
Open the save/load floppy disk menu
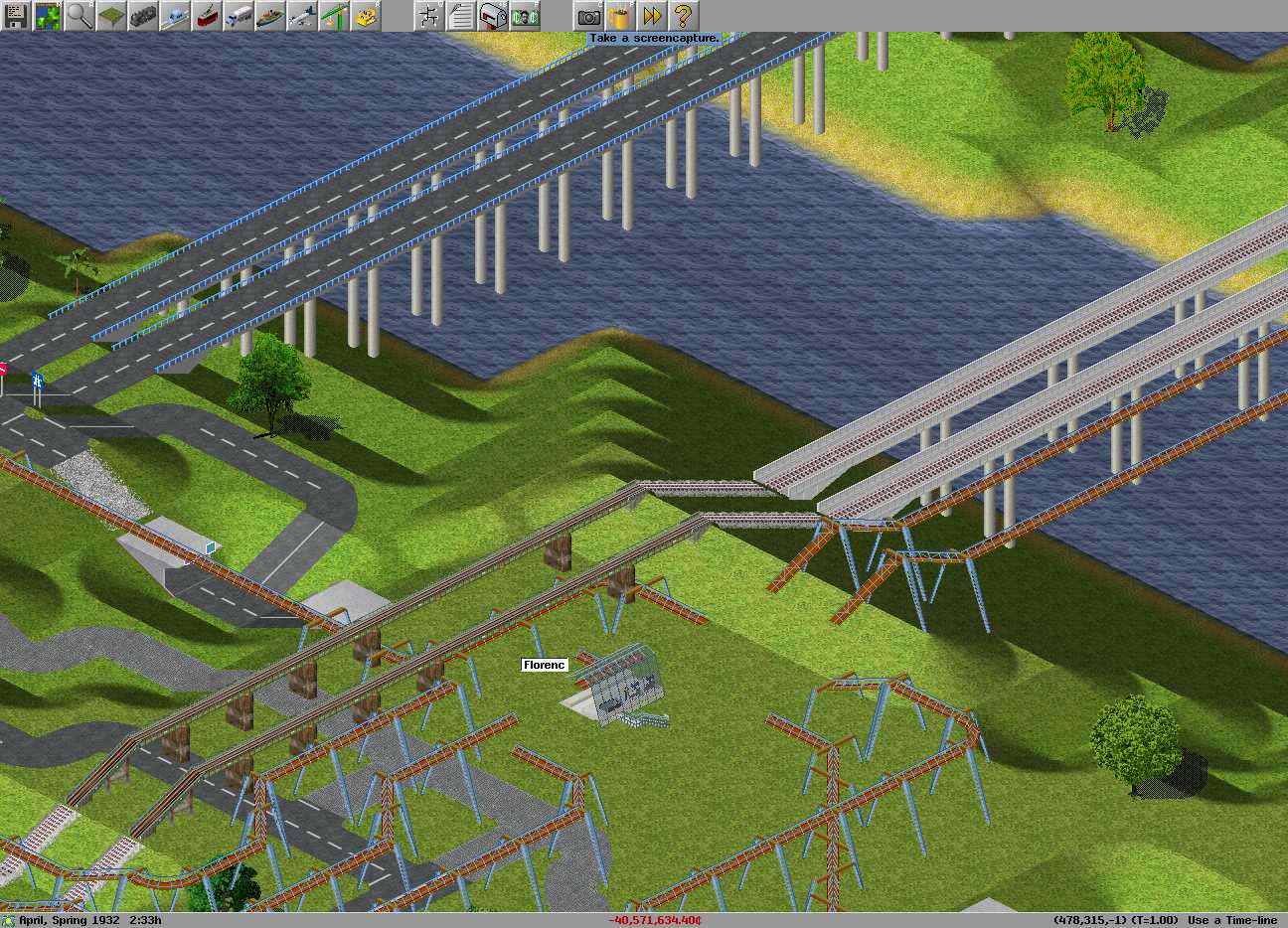point(16,16)
